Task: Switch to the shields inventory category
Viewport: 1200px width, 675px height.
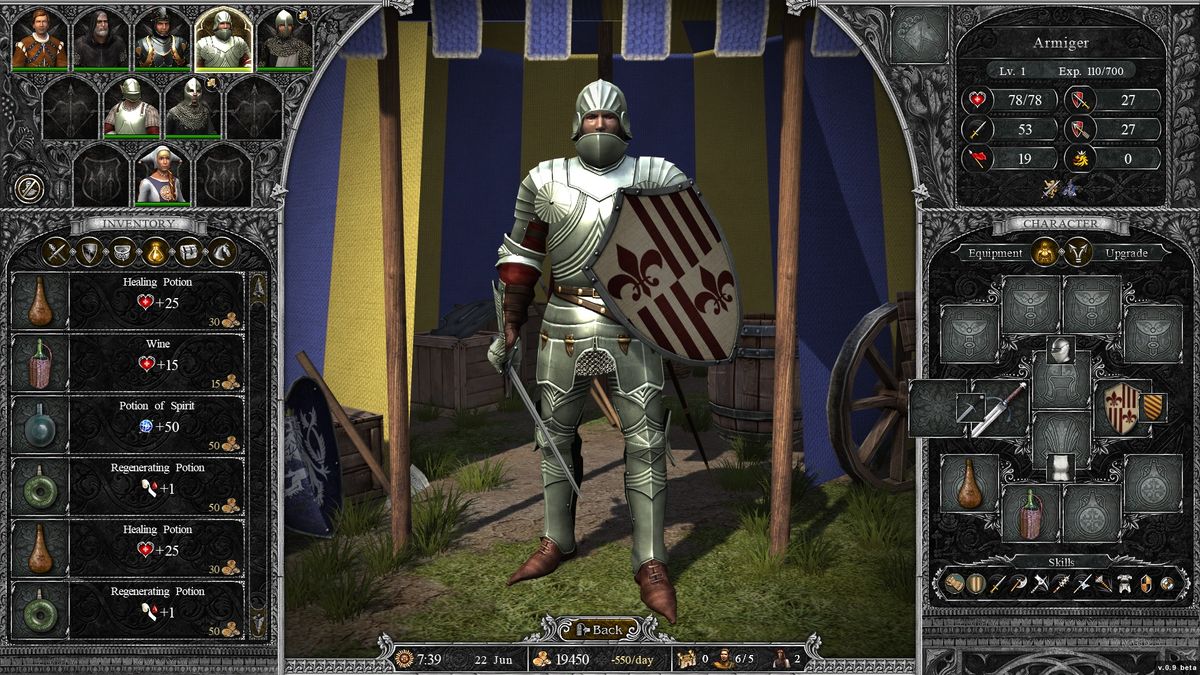Action: (90, 252)
